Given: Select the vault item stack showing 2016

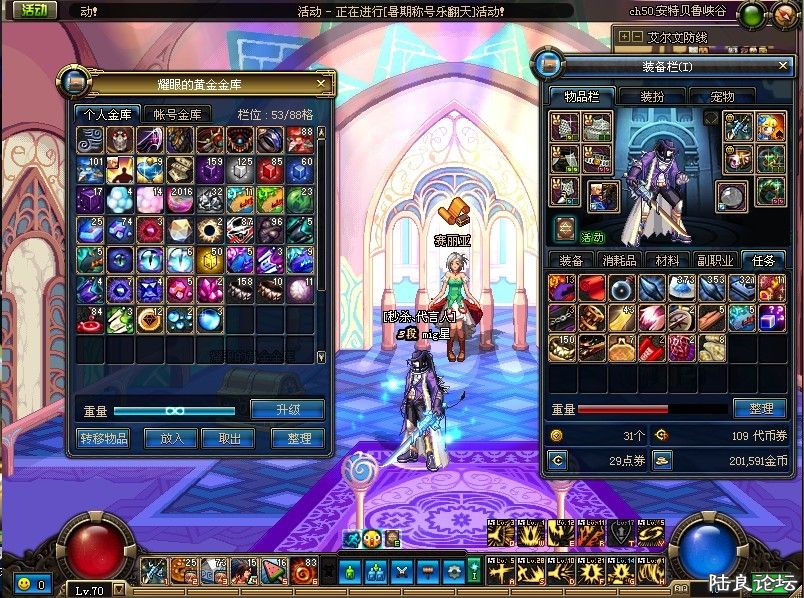Looking at the screenshot, I should pyautogui.click(x=181, y=200).
